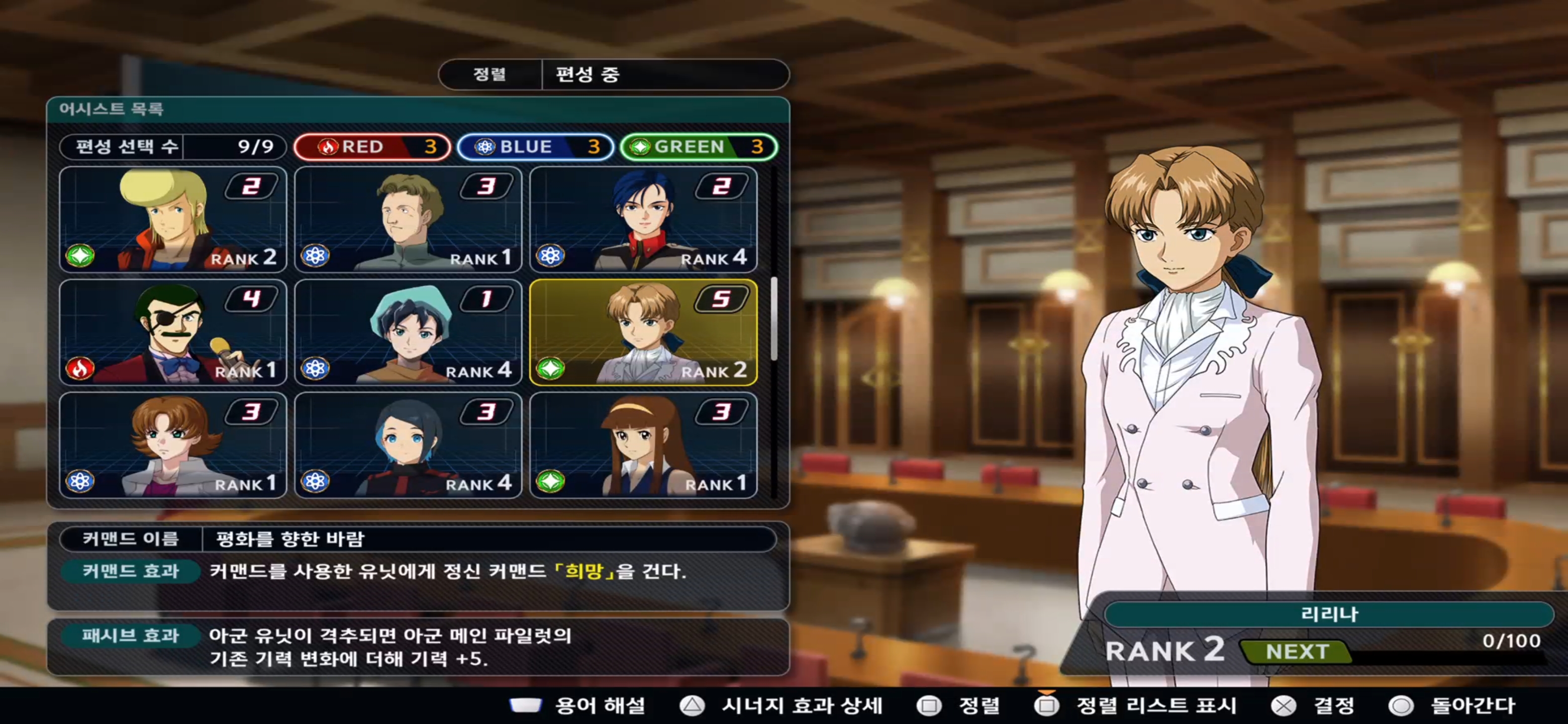Choose the highlighted Relena assist card
The image size is (1568, 724).
643,332
